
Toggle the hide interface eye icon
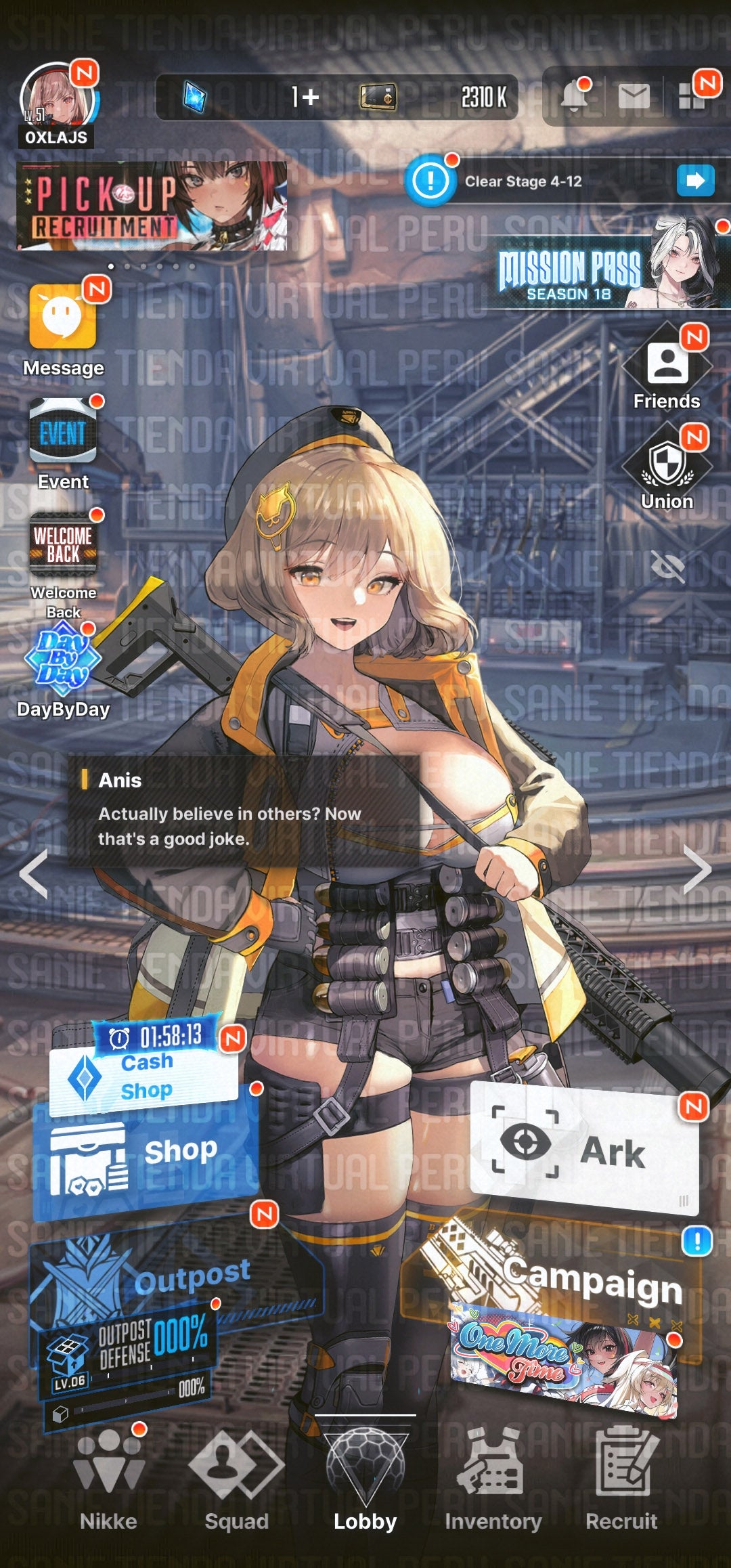[x=667, y=566]
